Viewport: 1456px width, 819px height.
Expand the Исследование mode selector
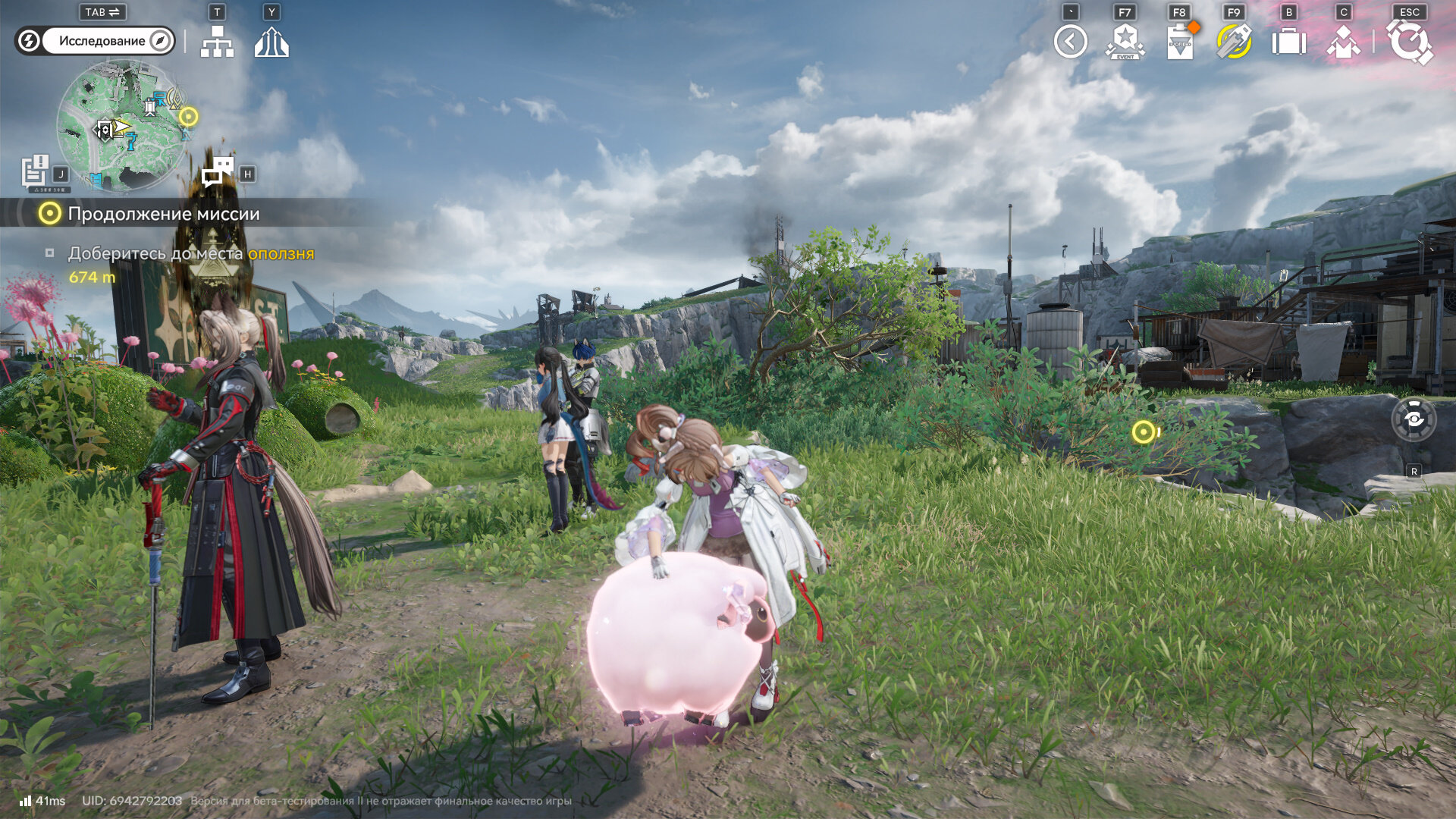coord(102,41)
